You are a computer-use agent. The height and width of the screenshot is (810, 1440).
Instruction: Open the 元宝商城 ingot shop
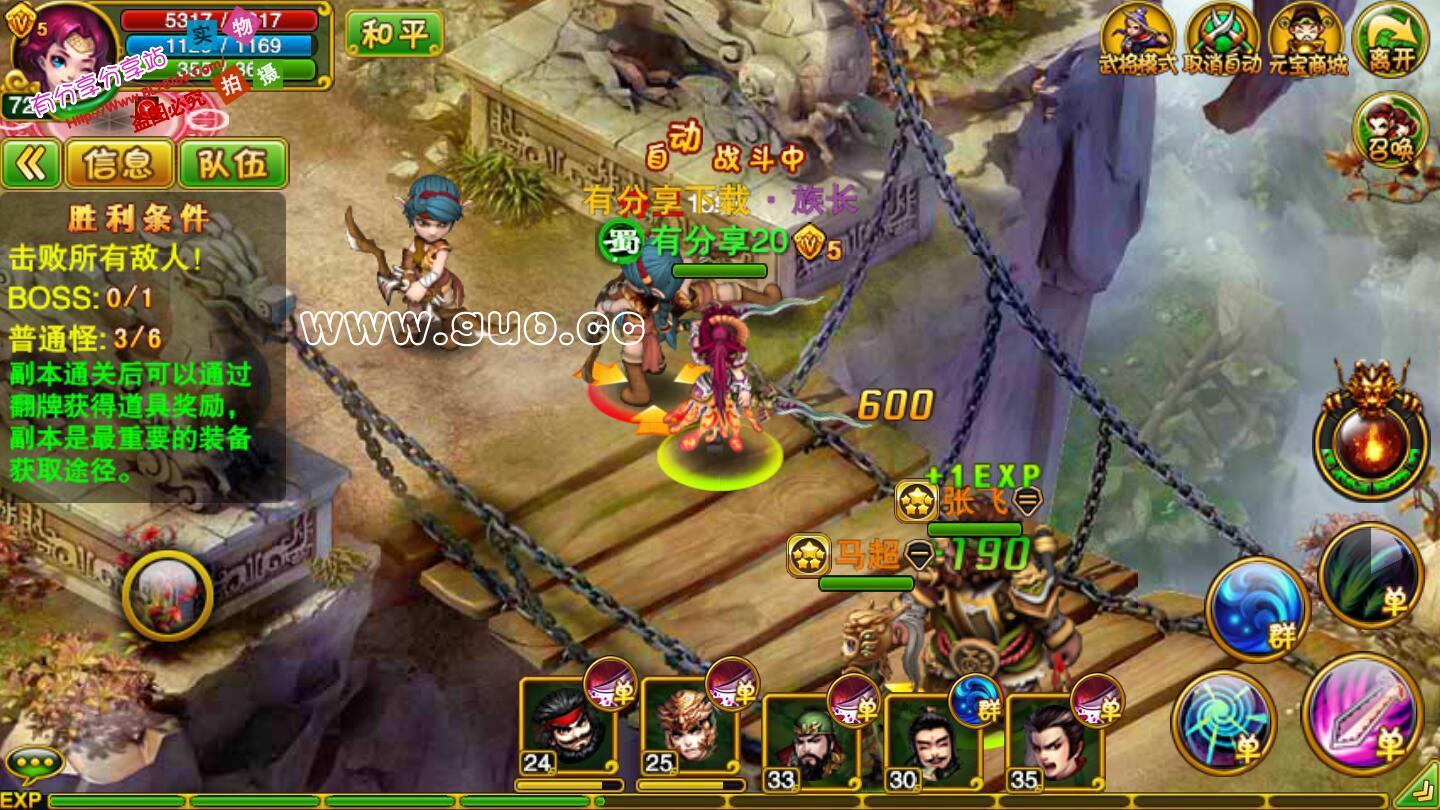[x=1307, y=38]
